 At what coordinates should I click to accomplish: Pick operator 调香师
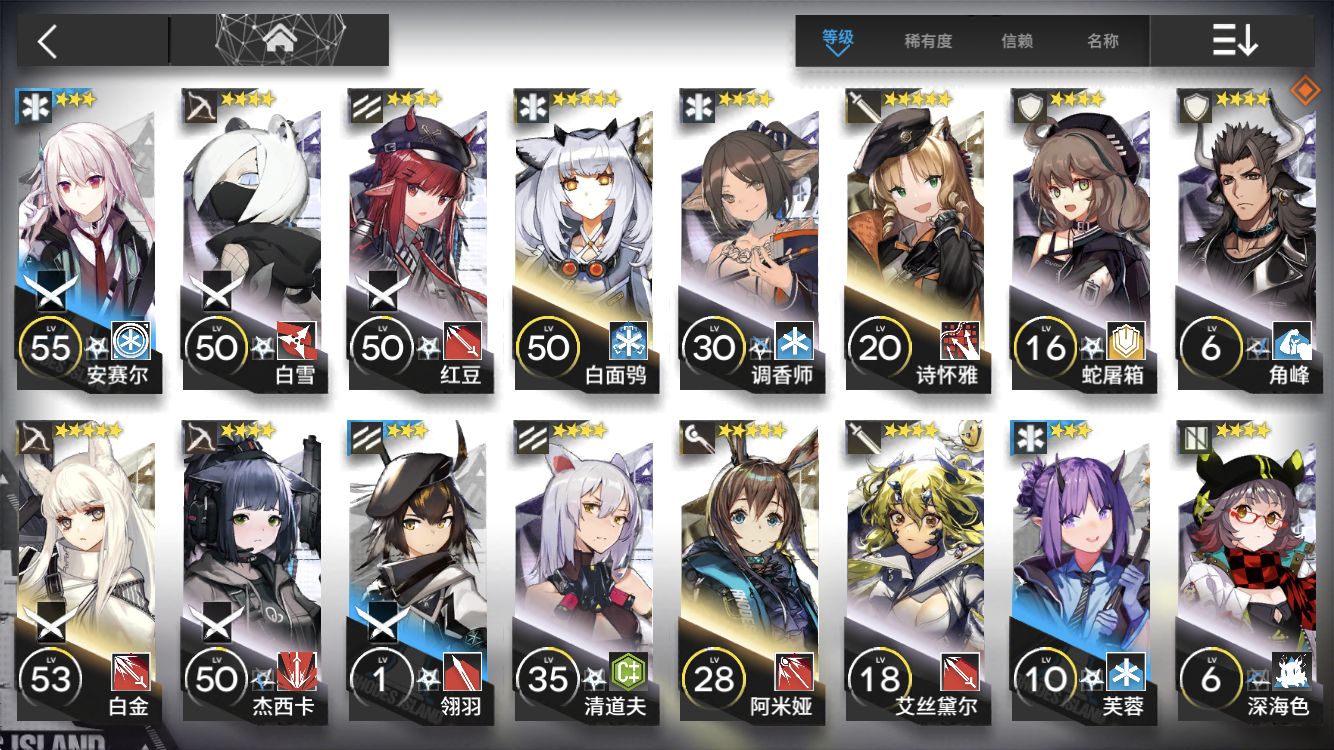750,240
